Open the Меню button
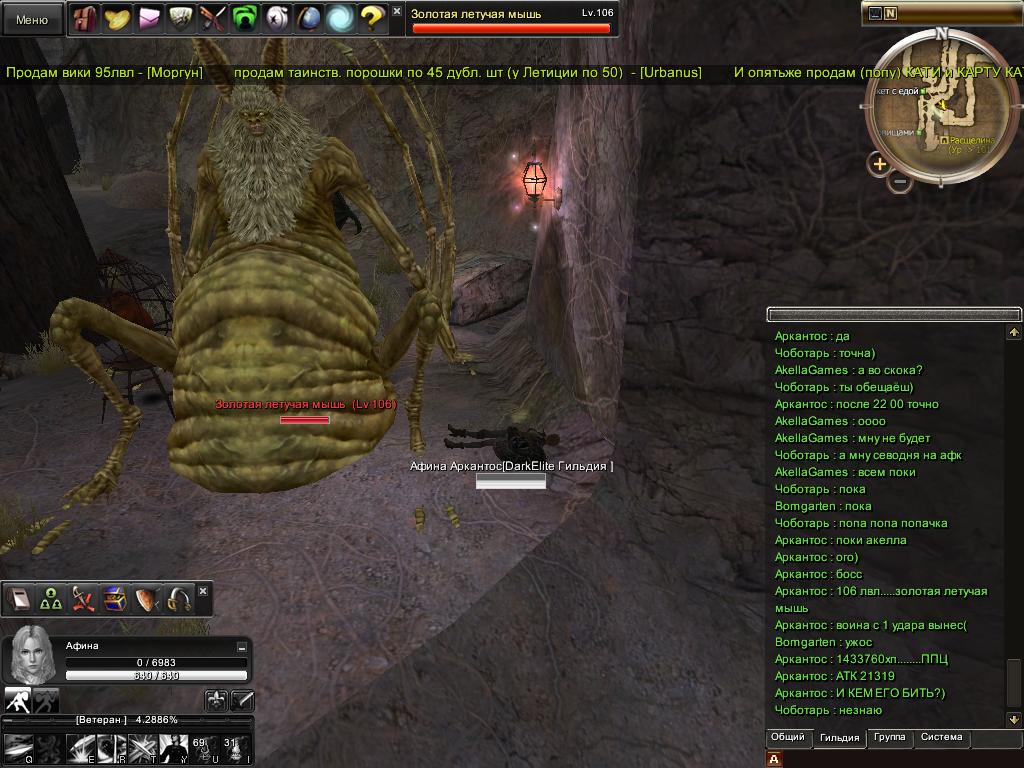This screenshot has width=1024, height=768. (32, 19)
